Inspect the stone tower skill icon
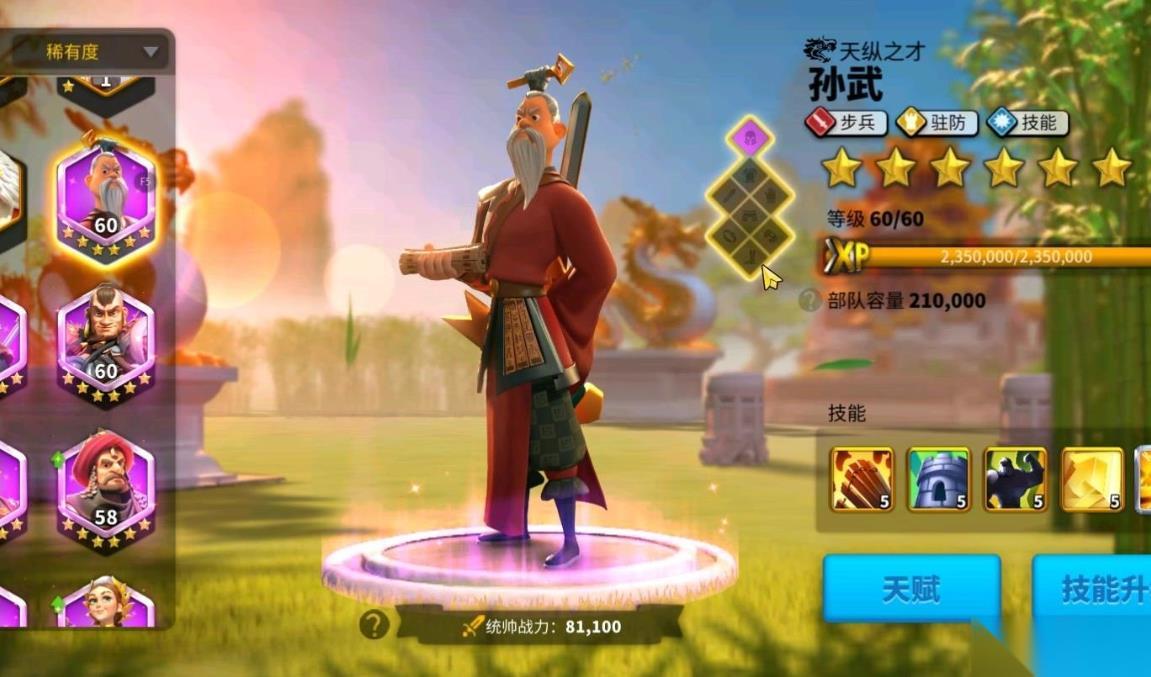Screen dimensions: 1151x677 click(938, 480)
